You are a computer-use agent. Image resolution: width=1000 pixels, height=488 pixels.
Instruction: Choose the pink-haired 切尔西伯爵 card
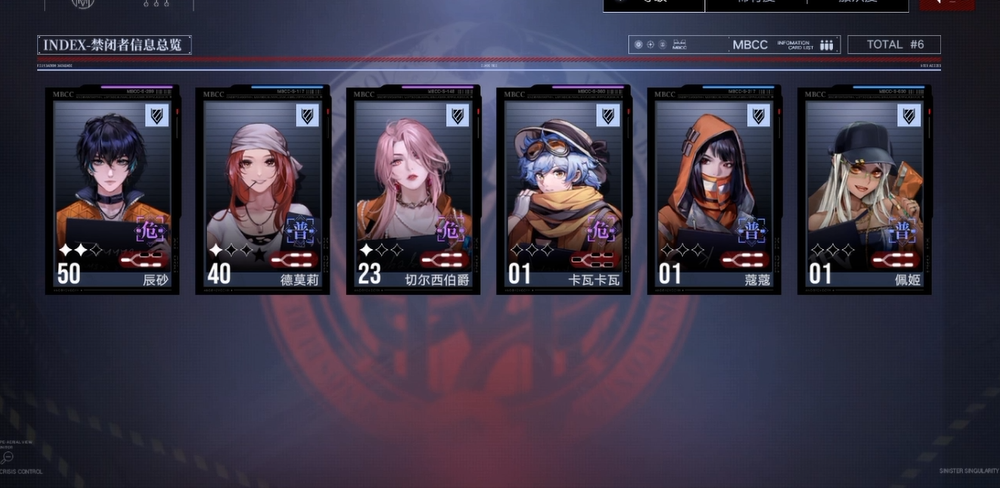413,190
